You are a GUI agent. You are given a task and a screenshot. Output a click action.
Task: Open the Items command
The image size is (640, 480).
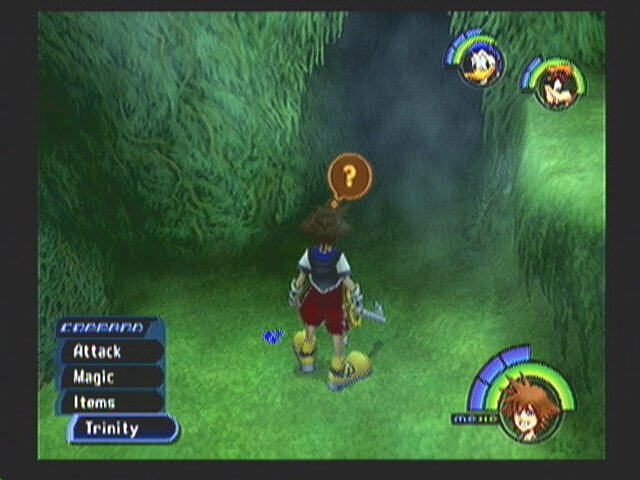click(x=109, y=403)
